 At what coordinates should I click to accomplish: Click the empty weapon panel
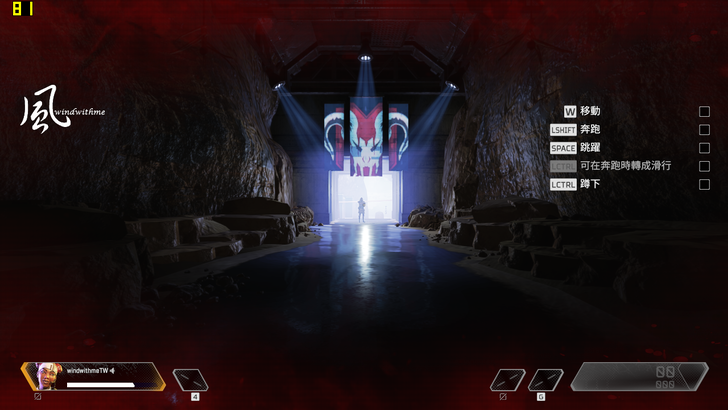[x=639, y=376]
